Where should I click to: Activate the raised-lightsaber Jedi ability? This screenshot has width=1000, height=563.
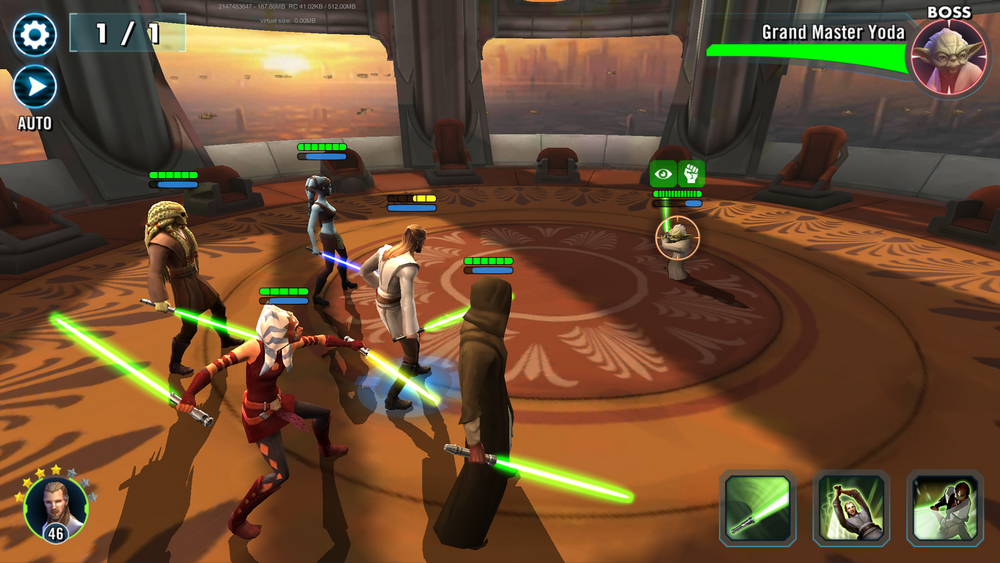coord(850,508)
